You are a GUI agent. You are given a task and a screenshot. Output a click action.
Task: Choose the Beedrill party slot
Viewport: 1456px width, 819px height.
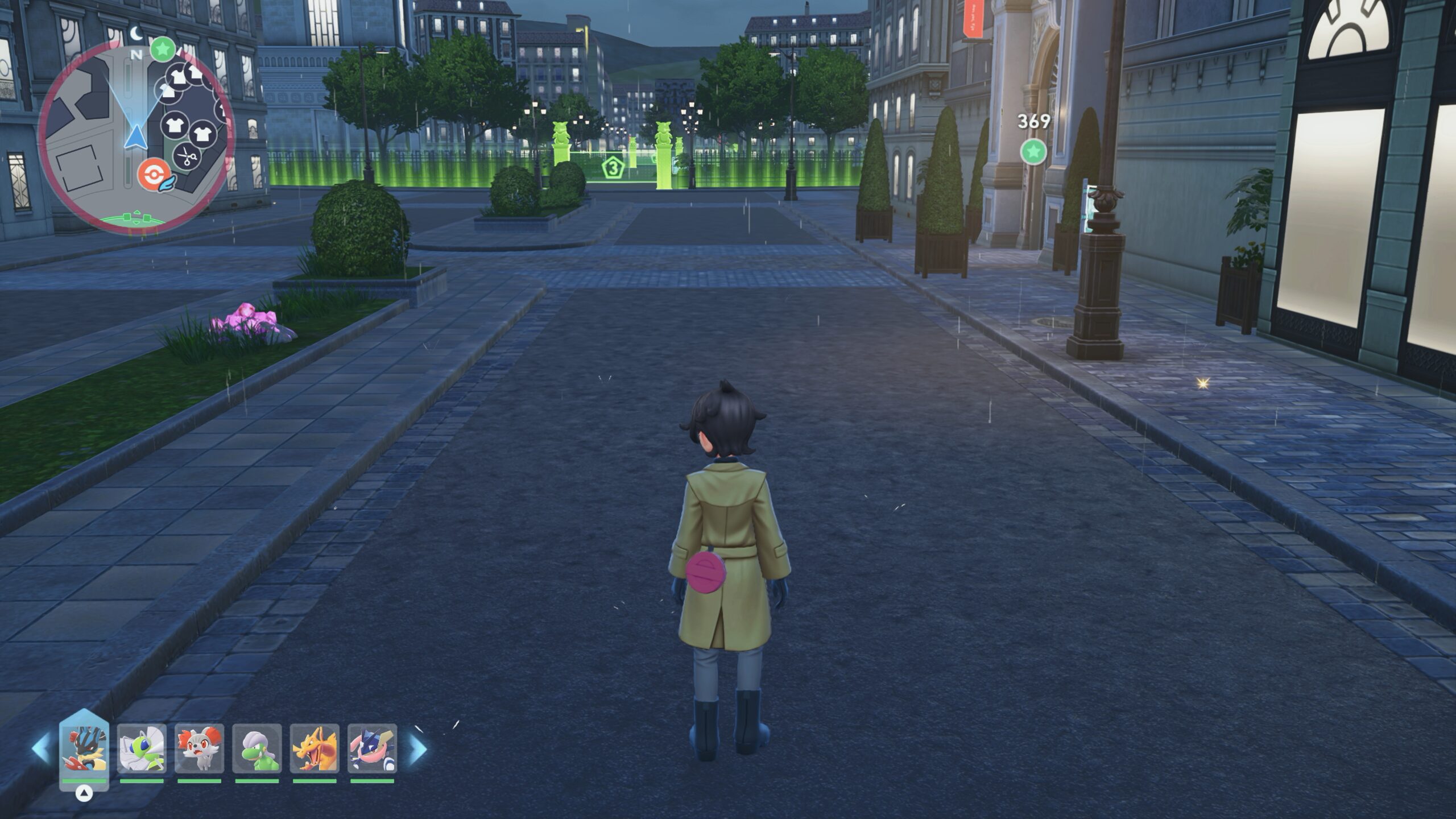(x=142, y=749)
